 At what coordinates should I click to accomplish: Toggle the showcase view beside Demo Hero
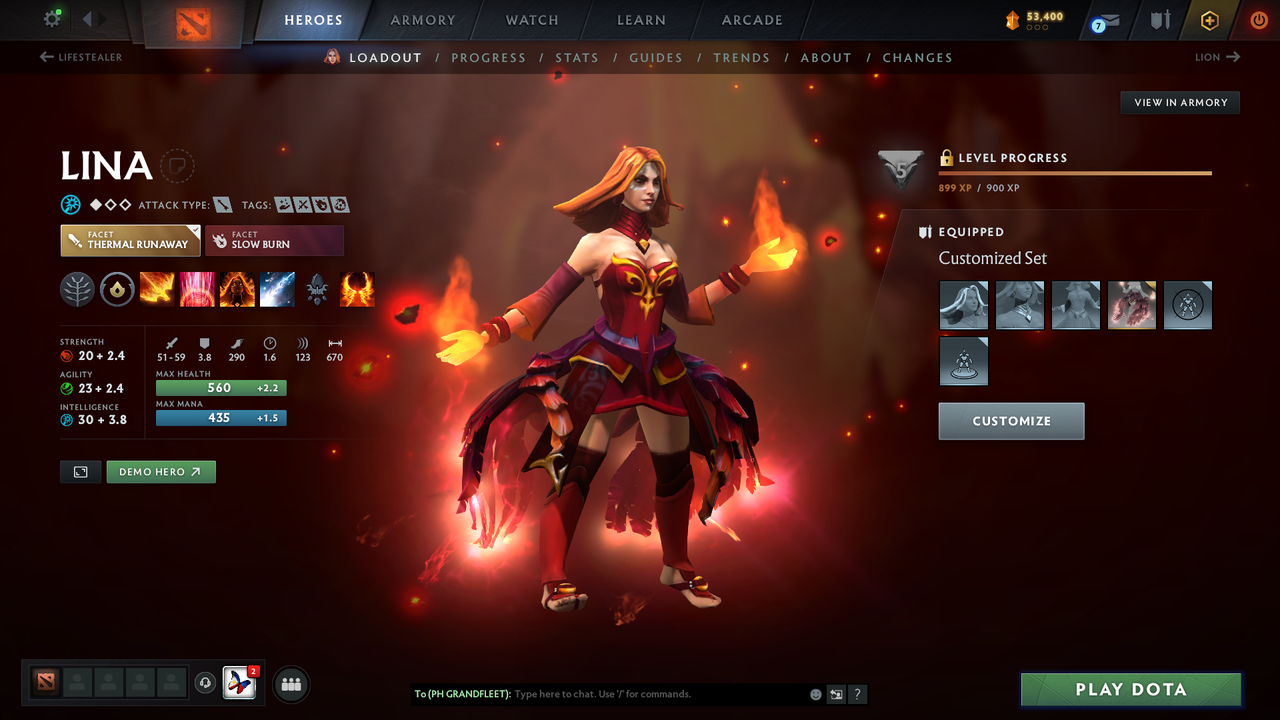coord(80,471)
